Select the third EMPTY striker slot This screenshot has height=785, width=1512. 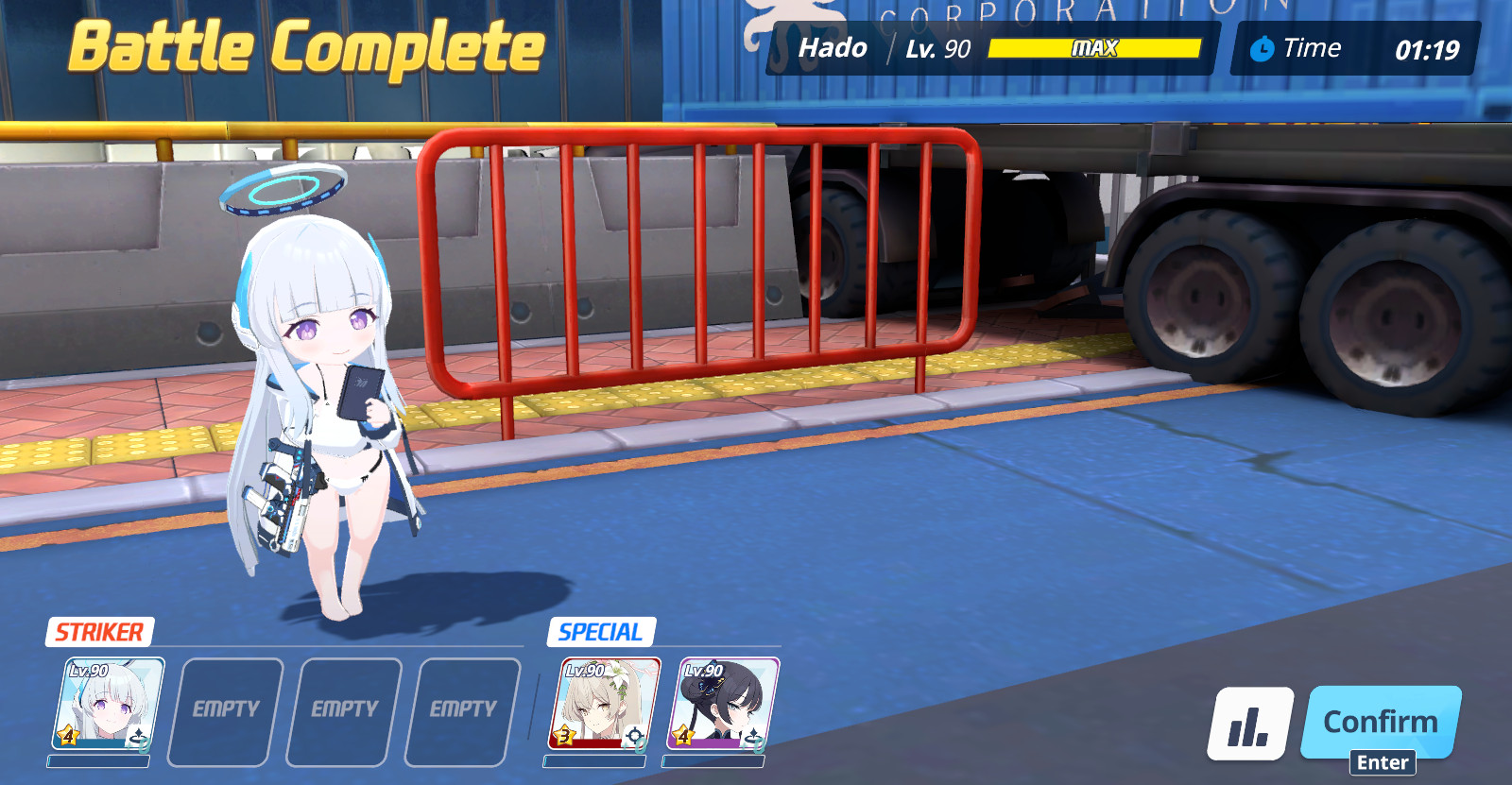pyautogui.click(x=461, y=707)
